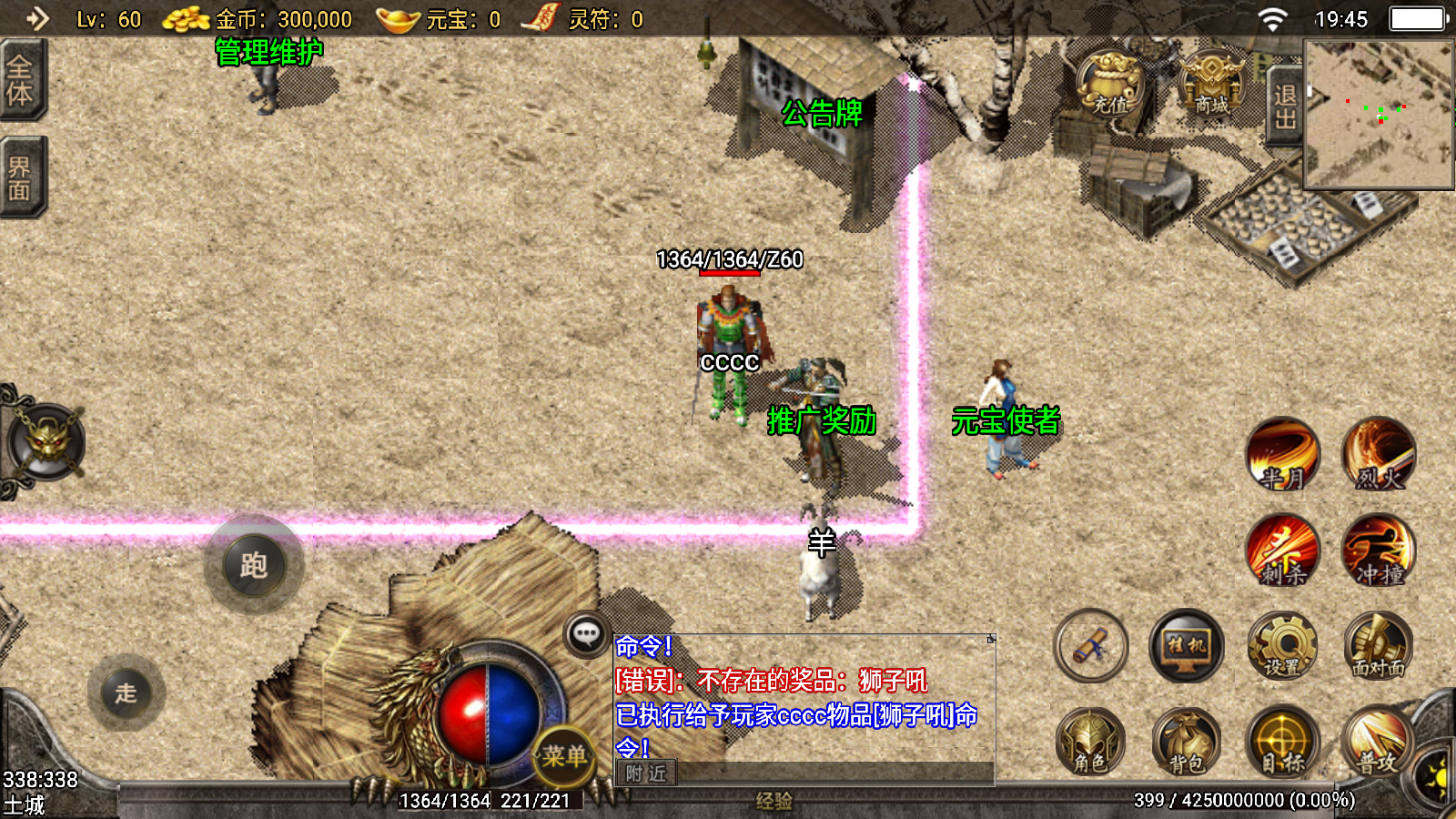The image size is (1456, 819).
Task: Open the chat bubble button
Action: pos(587,634)
